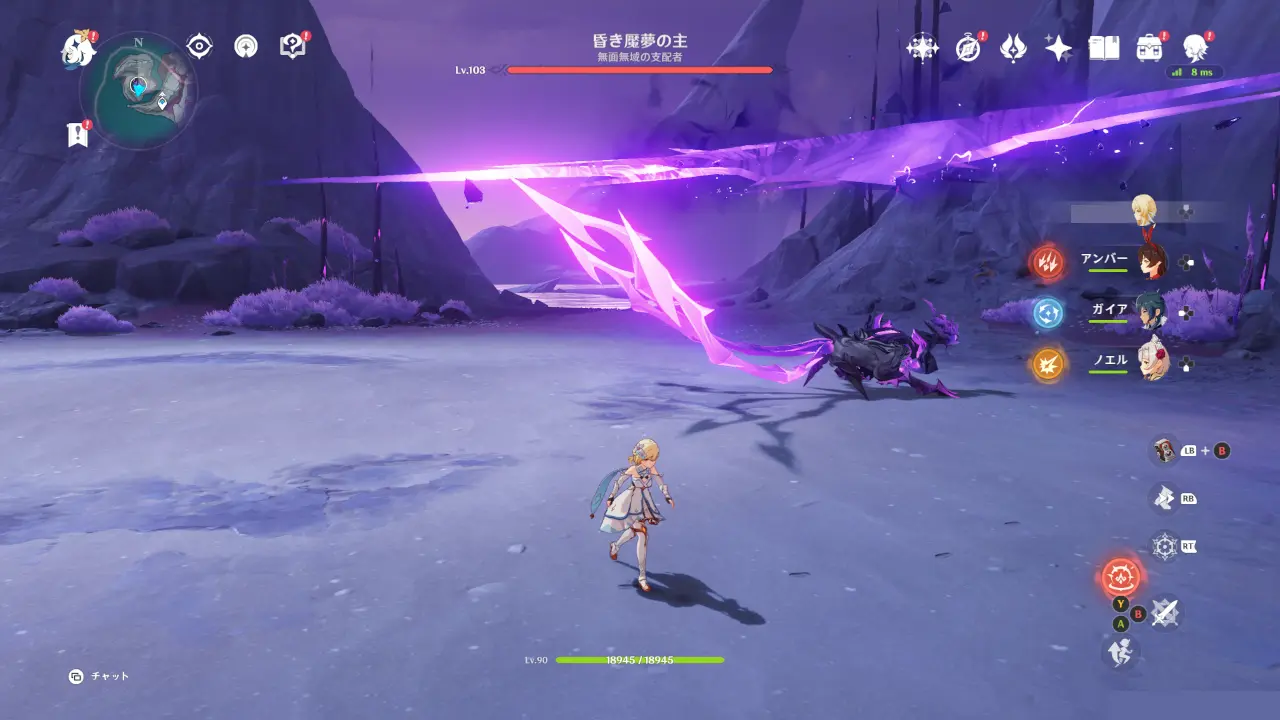1280x720 pixels.
Task: Open the question-mark tutorial book icon
Action: [292, 46]
